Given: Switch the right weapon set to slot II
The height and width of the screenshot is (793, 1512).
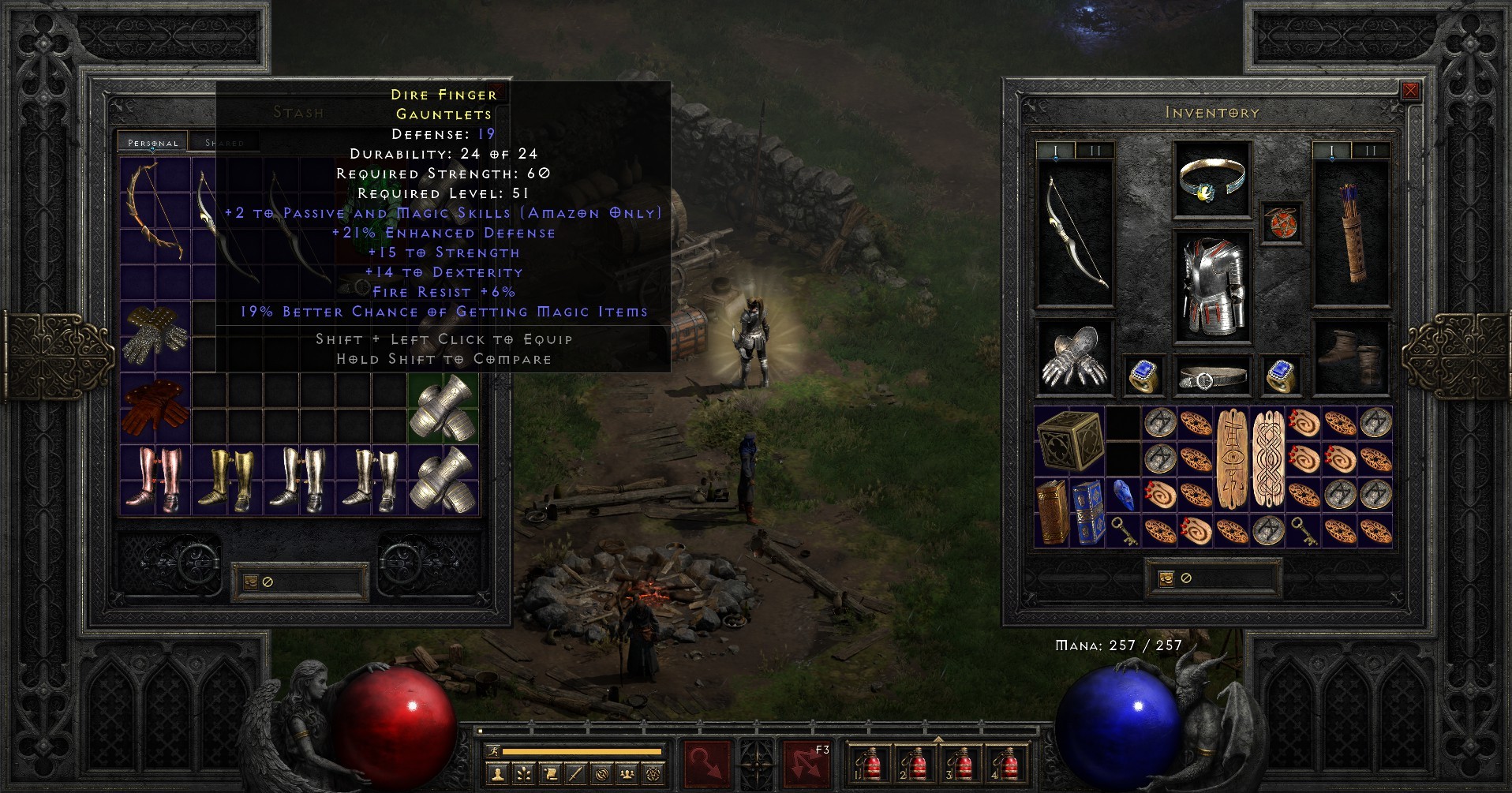Looking at the screenshot, I should 1371,151.
